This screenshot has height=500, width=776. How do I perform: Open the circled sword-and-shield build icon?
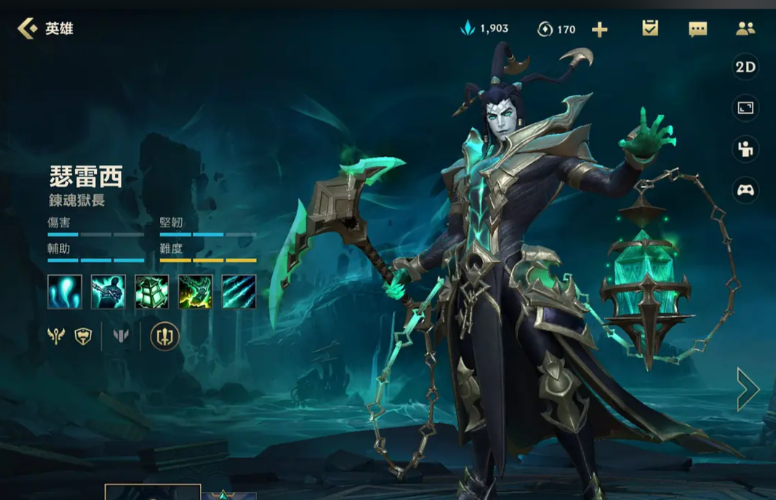click(164, 336)
